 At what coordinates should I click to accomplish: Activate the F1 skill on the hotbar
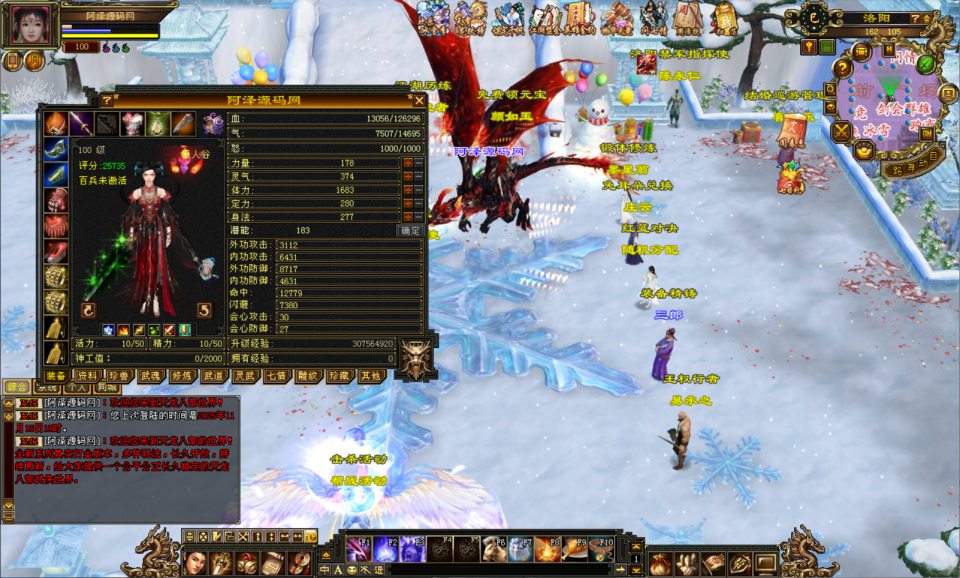tap(357, 548)
